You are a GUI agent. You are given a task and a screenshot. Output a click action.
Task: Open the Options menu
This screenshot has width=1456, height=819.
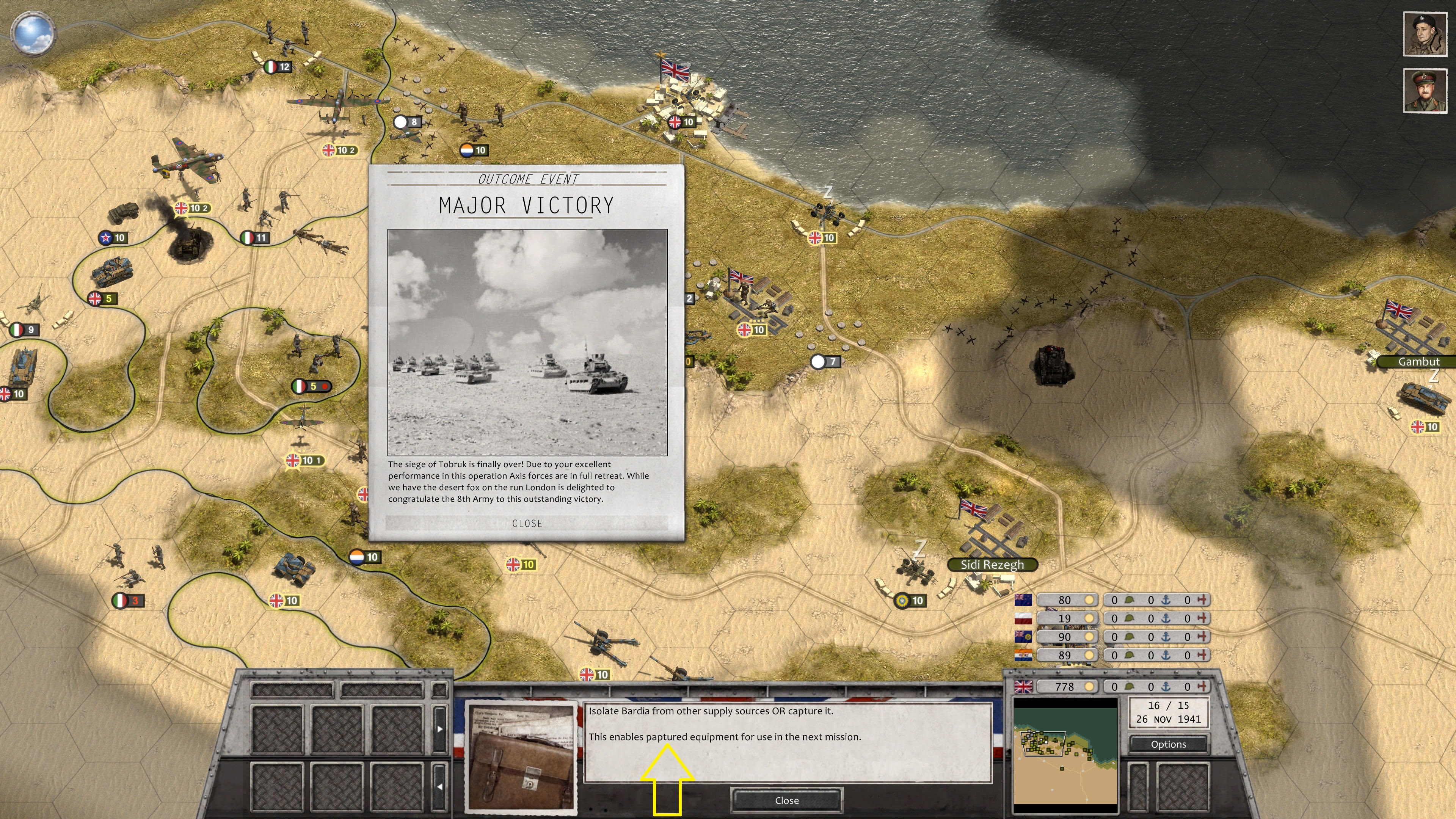1168,744
